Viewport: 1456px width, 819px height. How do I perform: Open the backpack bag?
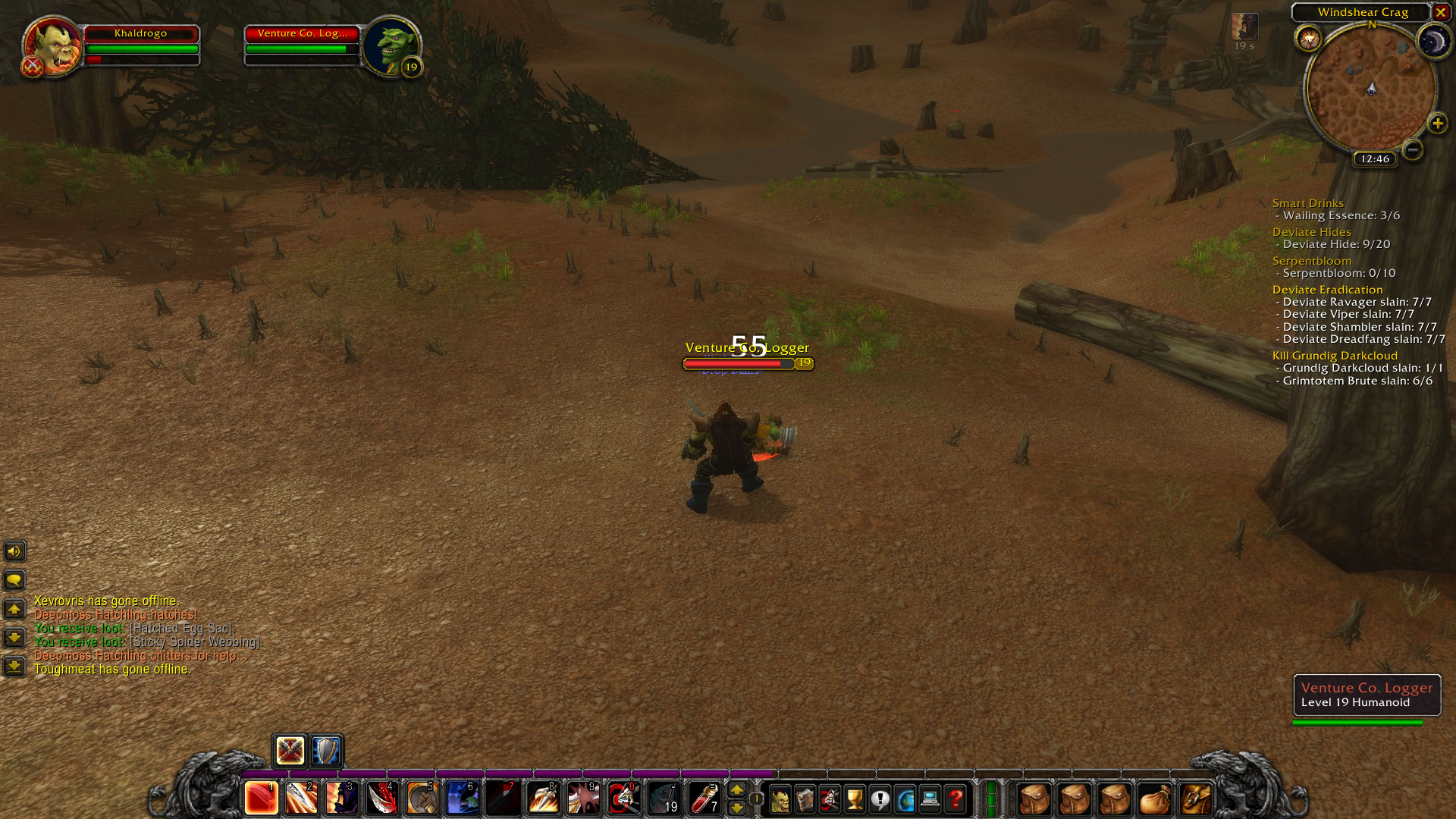point(1197,798)
